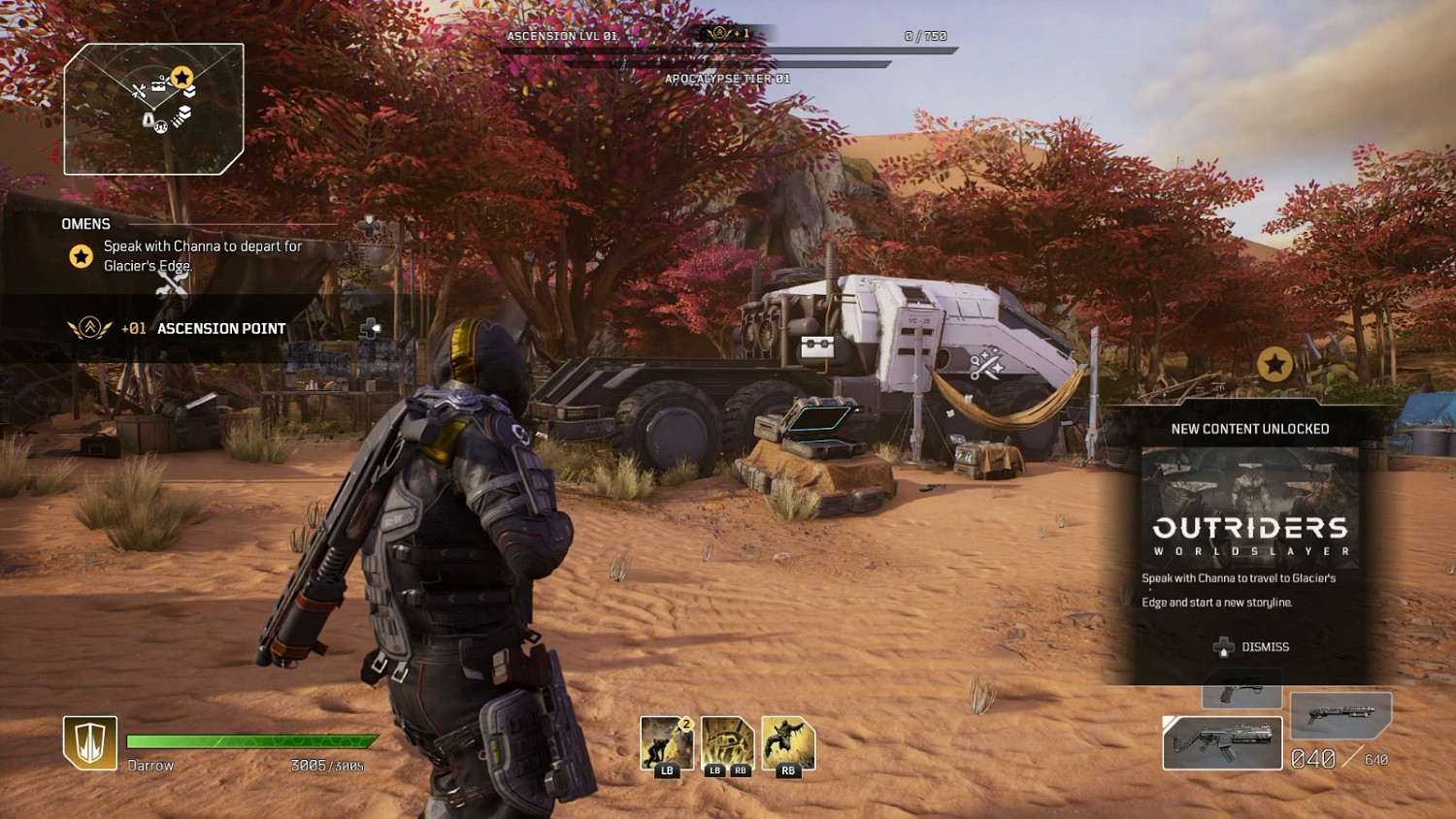Select the pistol sidearm slot
This screenshot has height=819, width=1456.
click(x=1239, y=690)
